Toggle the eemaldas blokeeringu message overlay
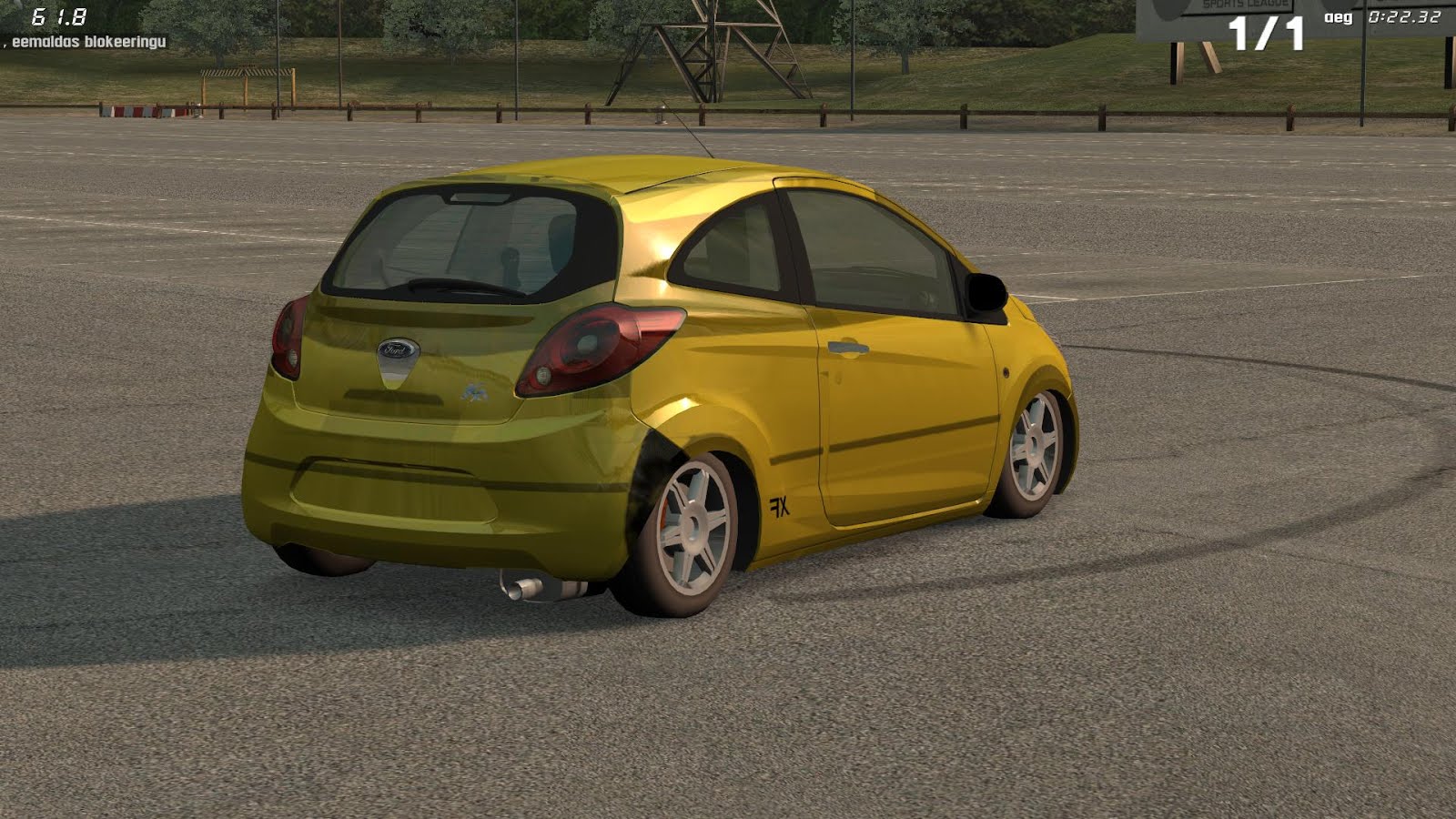 86,40
